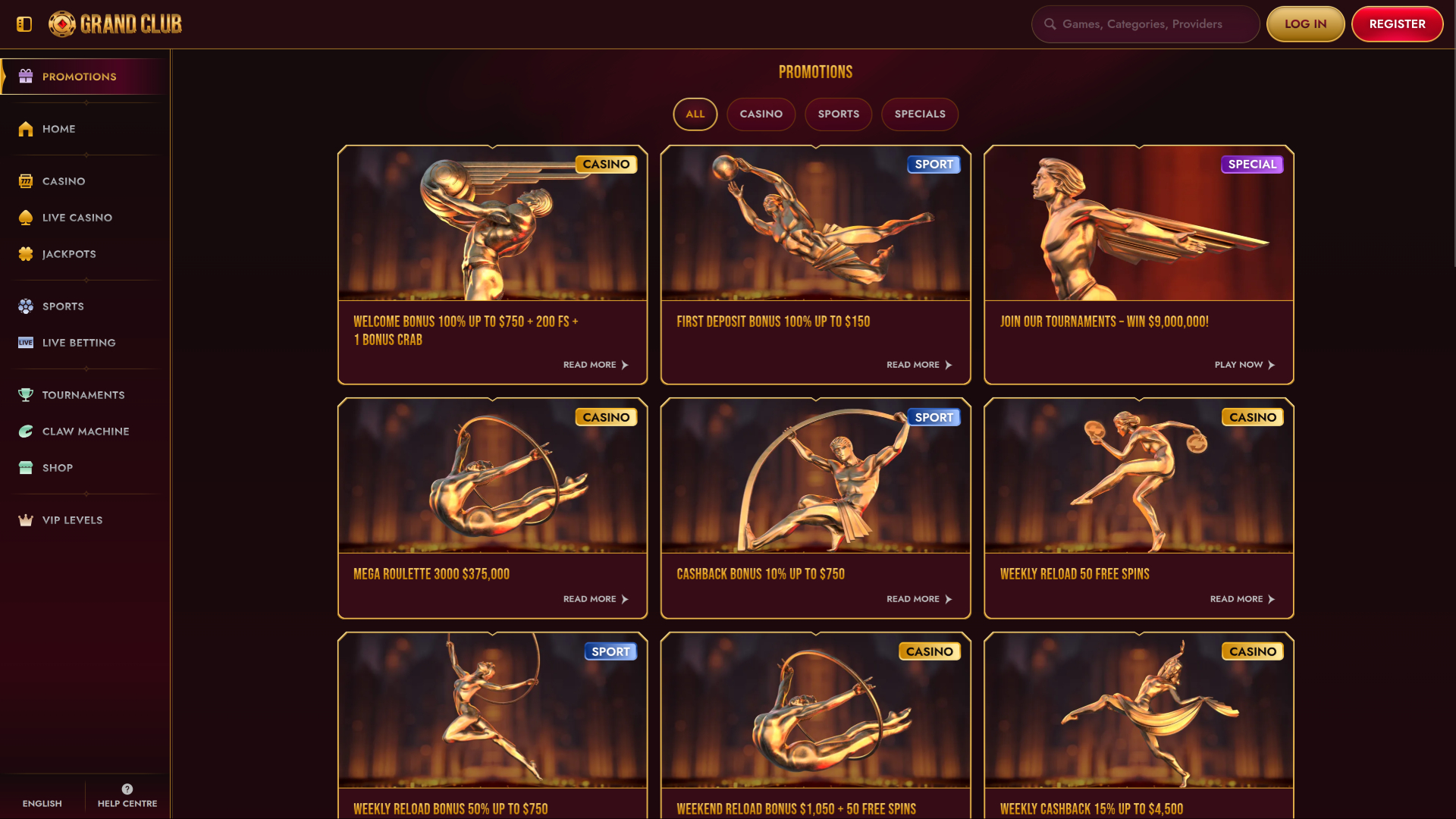Open the Shop section from the sidebar menu

57,467
